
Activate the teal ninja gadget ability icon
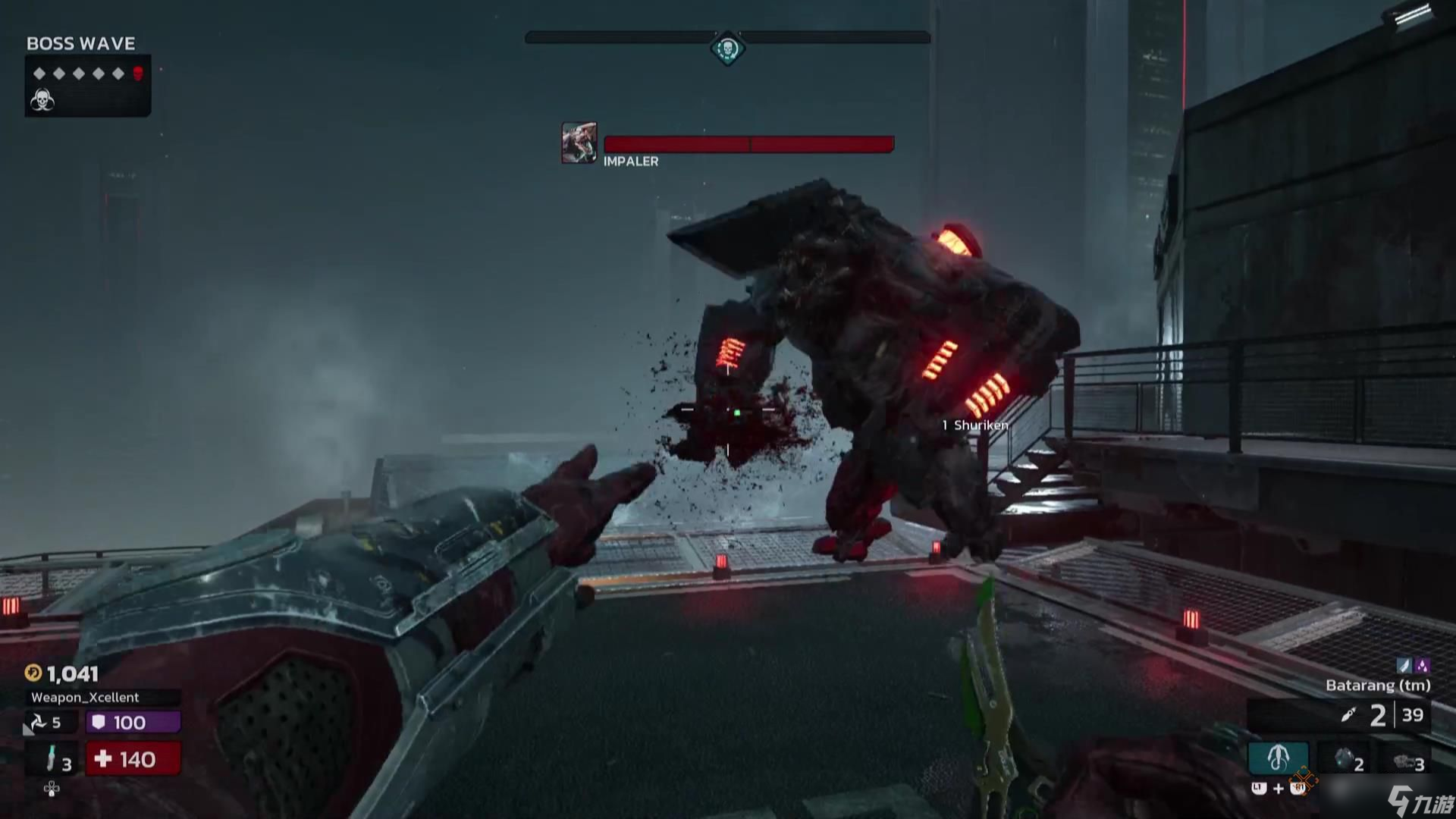pos(1278,757)
